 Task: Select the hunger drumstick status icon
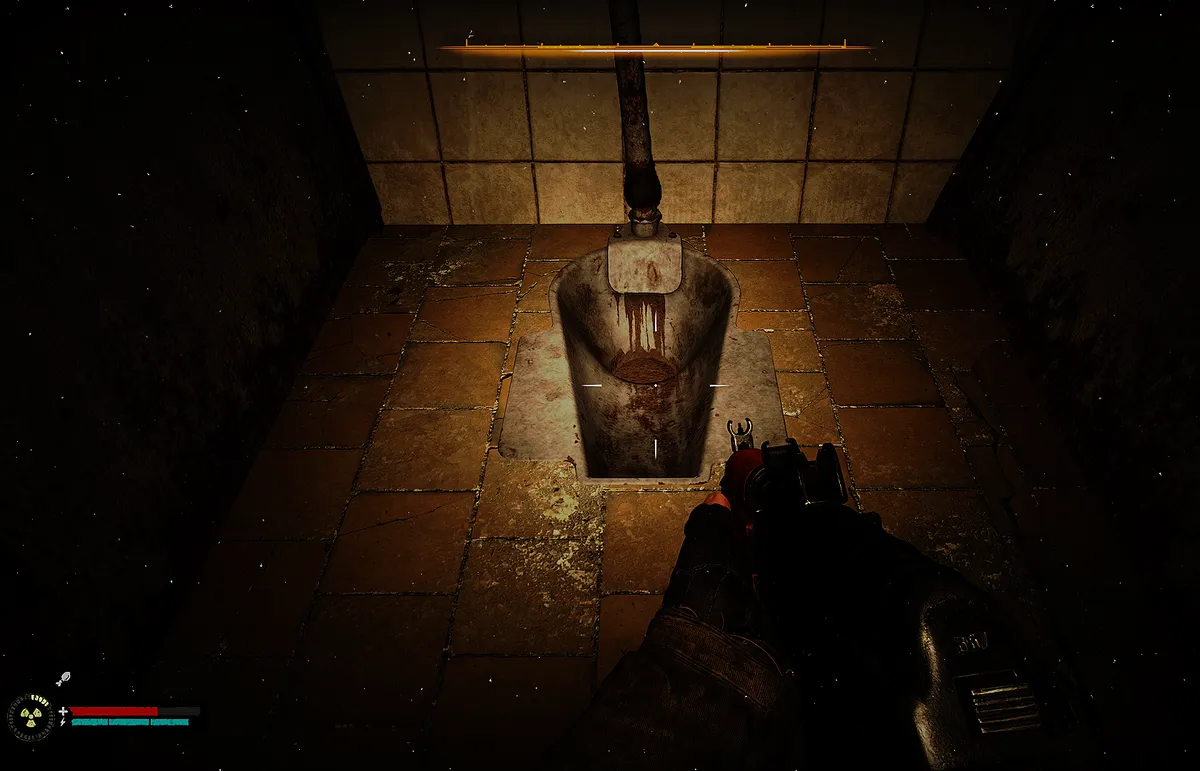pos(62,679)
